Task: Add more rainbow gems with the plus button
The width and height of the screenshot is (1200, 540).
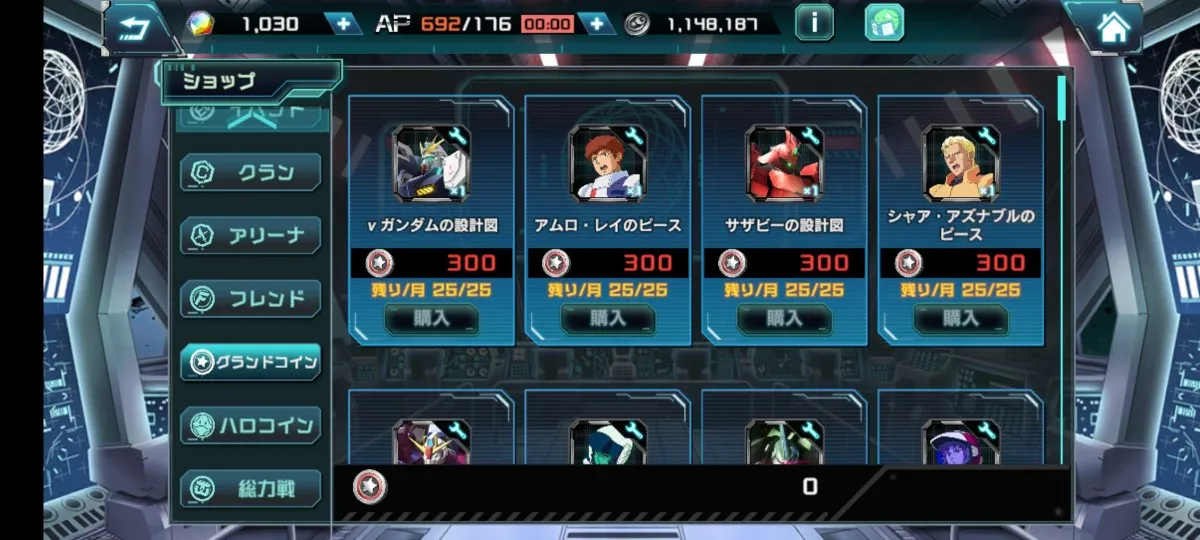Action: click(x=343, y=23)
